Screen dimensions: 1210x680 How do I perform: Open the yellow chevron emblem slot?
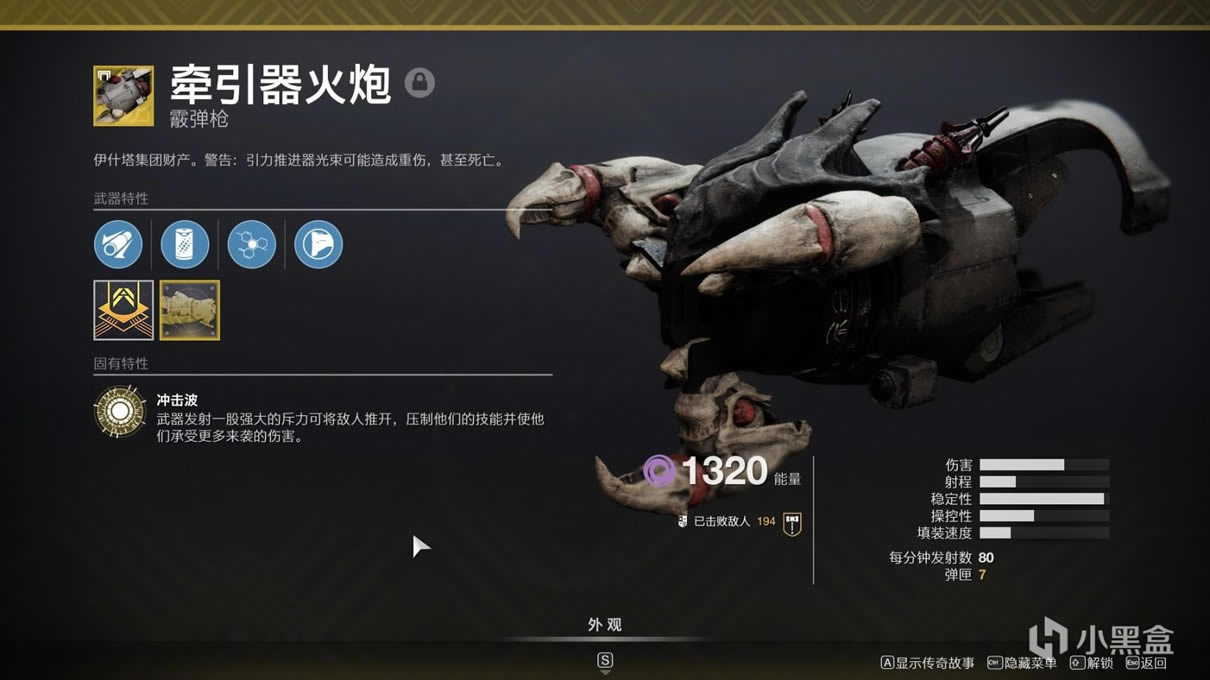pyautogui.click(x=123, y=310)
